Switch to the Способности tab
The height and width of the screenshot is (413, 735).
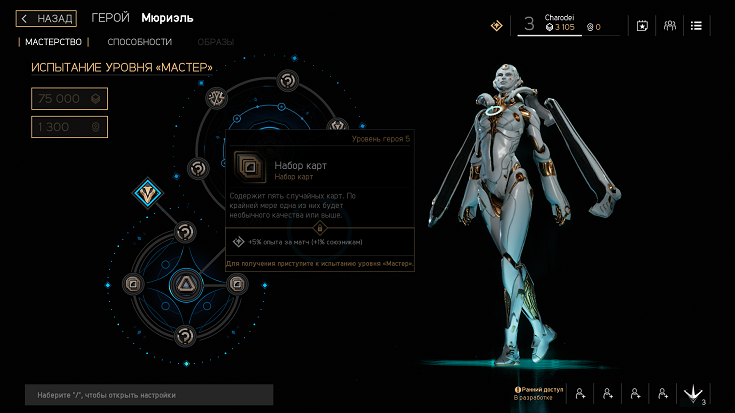pos(140,42)
